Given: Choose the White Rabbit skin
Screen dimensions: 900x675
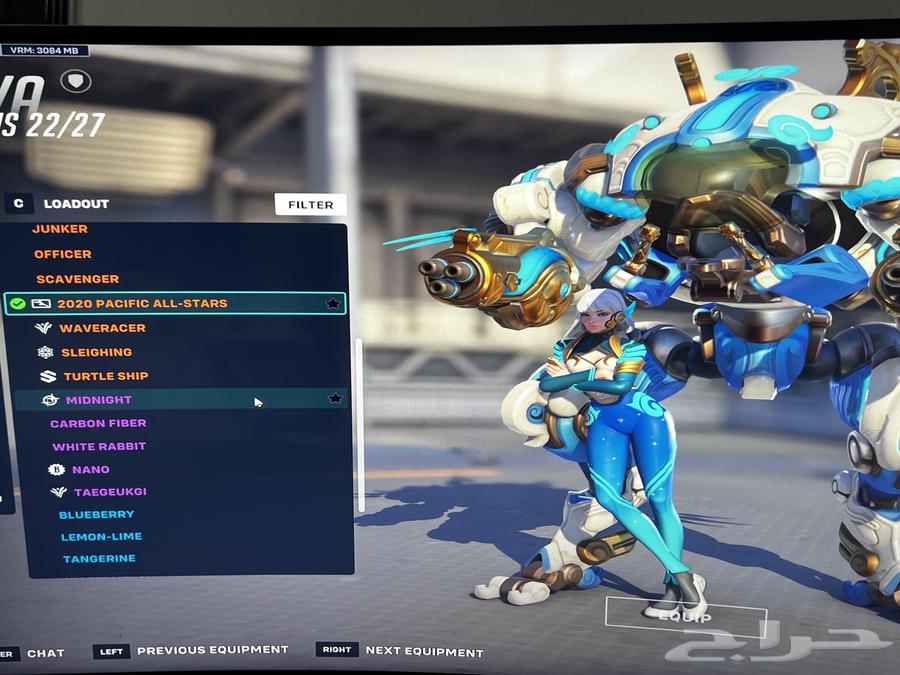Looking at the screenshot, I should (x=99, y=447).
